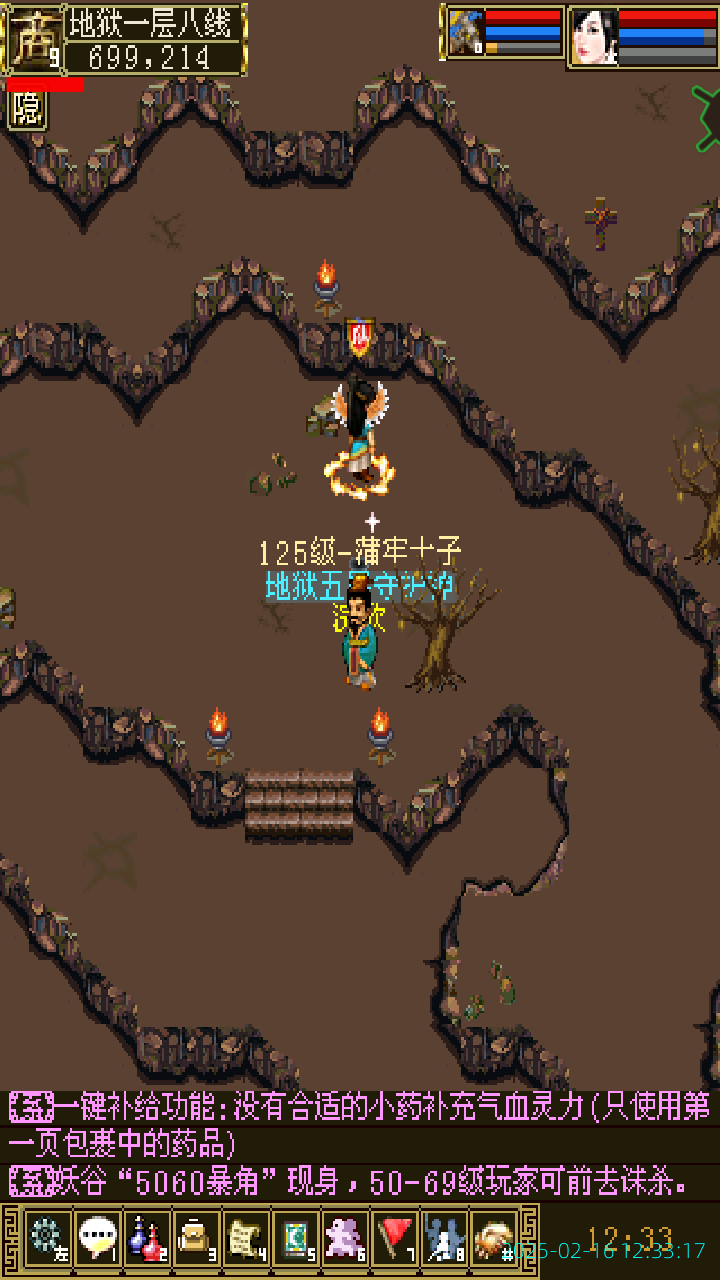Viewport: 720px width, 1280px height.
Task: Click the female player portrait
Action: pos(593,37)
